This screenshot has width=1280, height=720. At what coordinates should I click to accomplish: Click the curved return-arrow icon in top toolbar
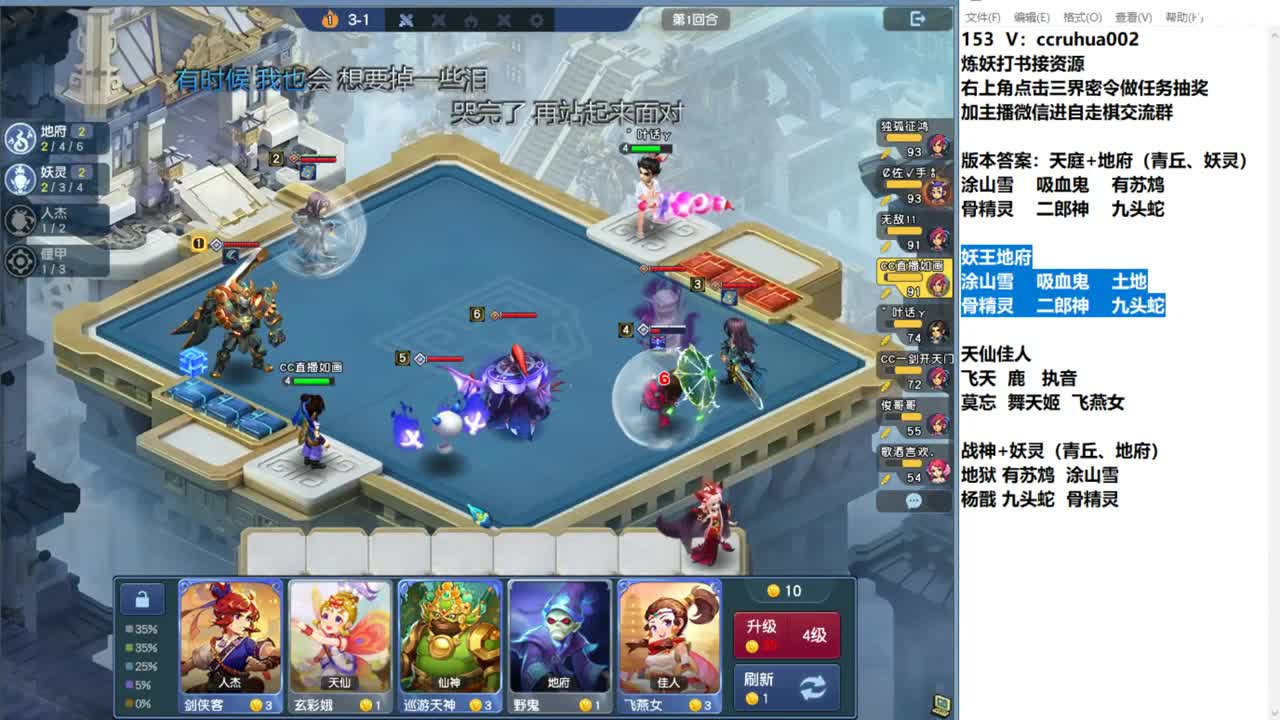pos(470,19)
